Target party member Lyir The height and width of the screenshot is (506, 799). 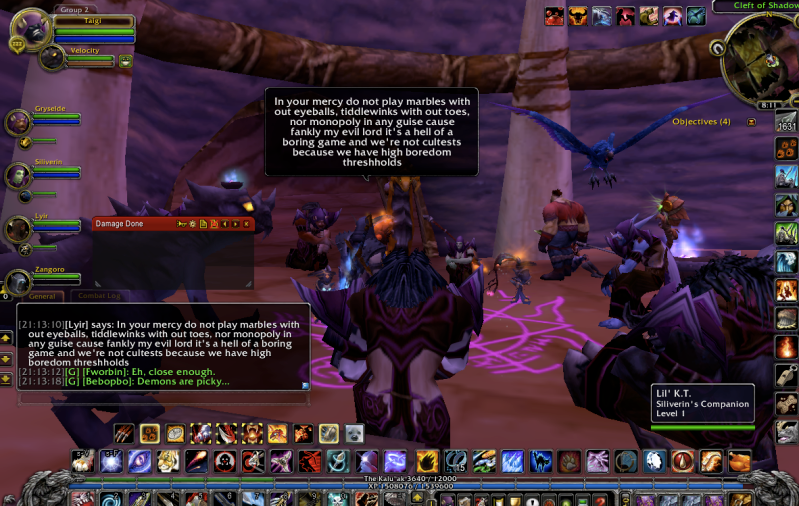(x=19, y=229)
